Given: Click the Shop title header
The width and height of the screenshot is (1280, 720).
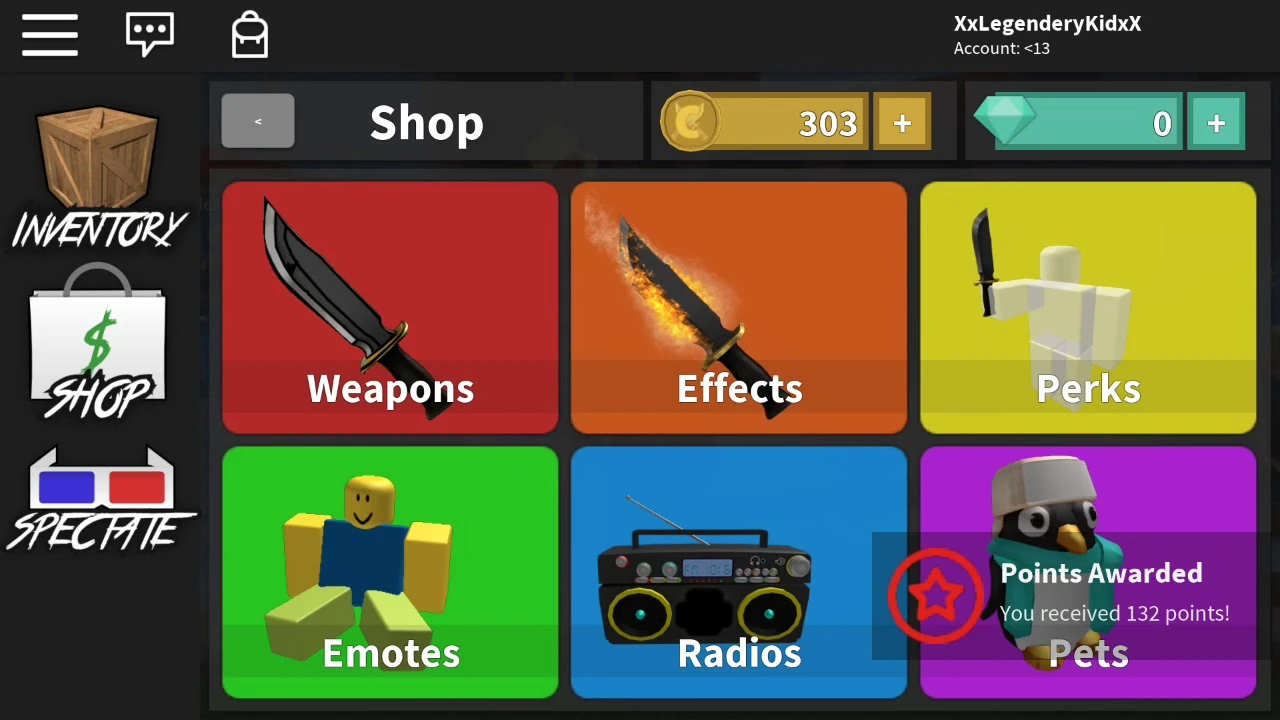Looking at the screenshot, I should [427, 122].
